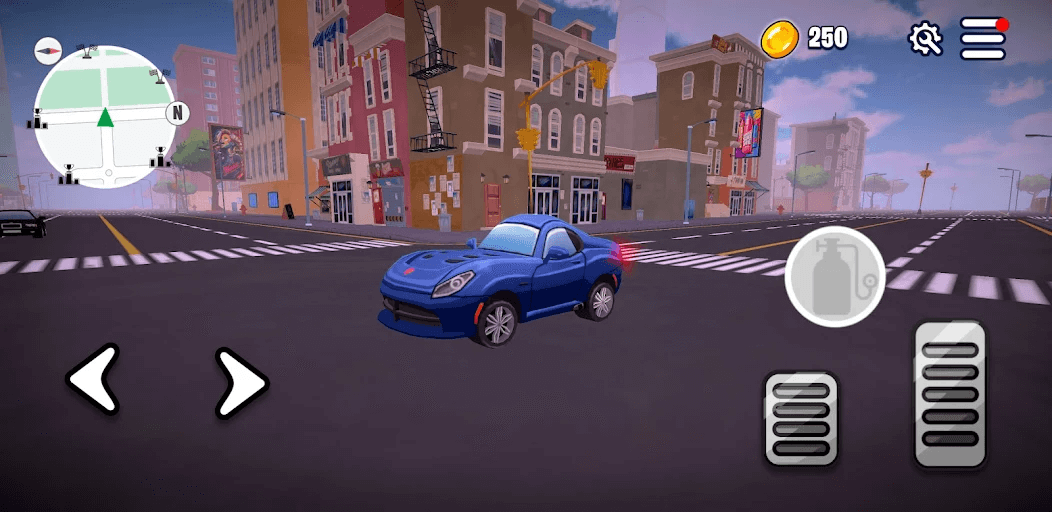Toggle the minimap north N button
Image resolution: width=1052 pixels, height=512 pixels.
(178, 112)
